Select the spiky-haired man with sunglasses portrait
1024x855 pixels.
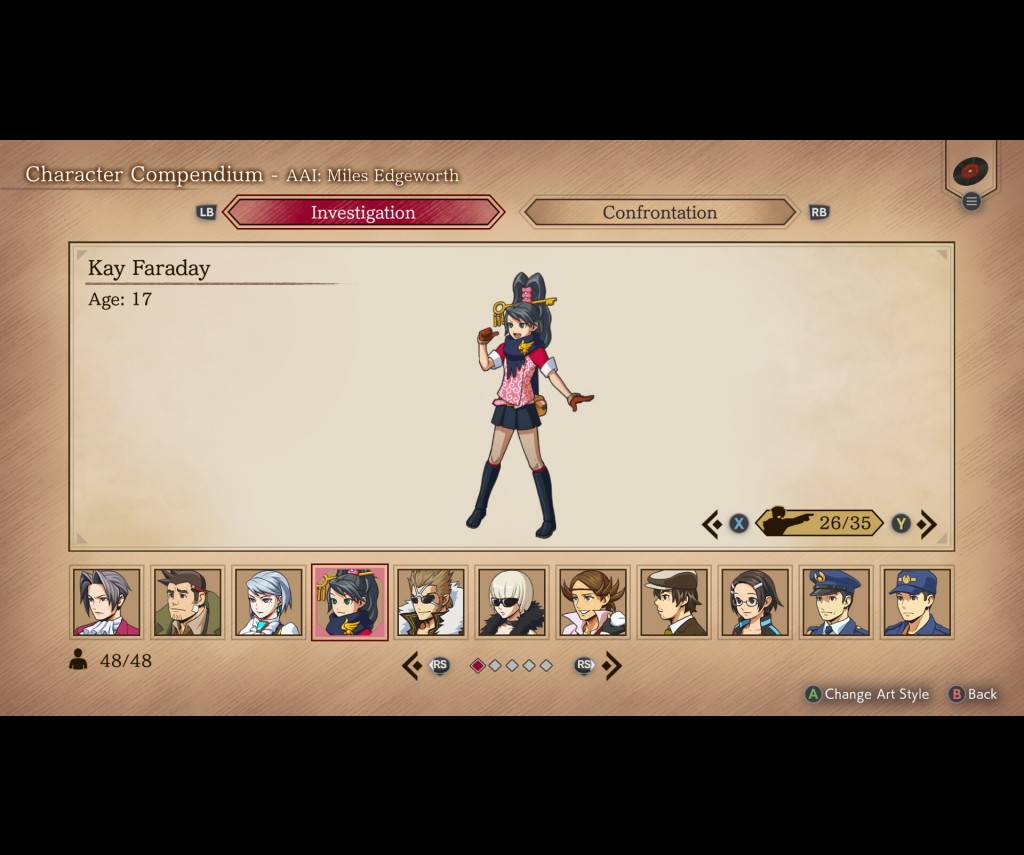(431, 602)
